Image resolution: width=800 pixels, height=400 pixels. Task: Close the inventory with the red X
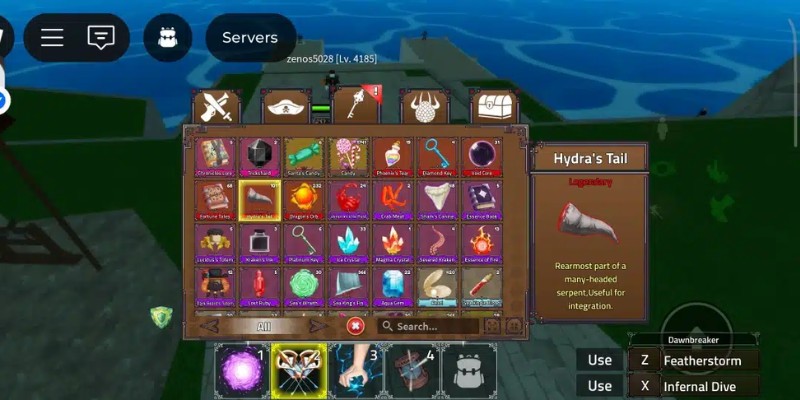click(355, 326)
